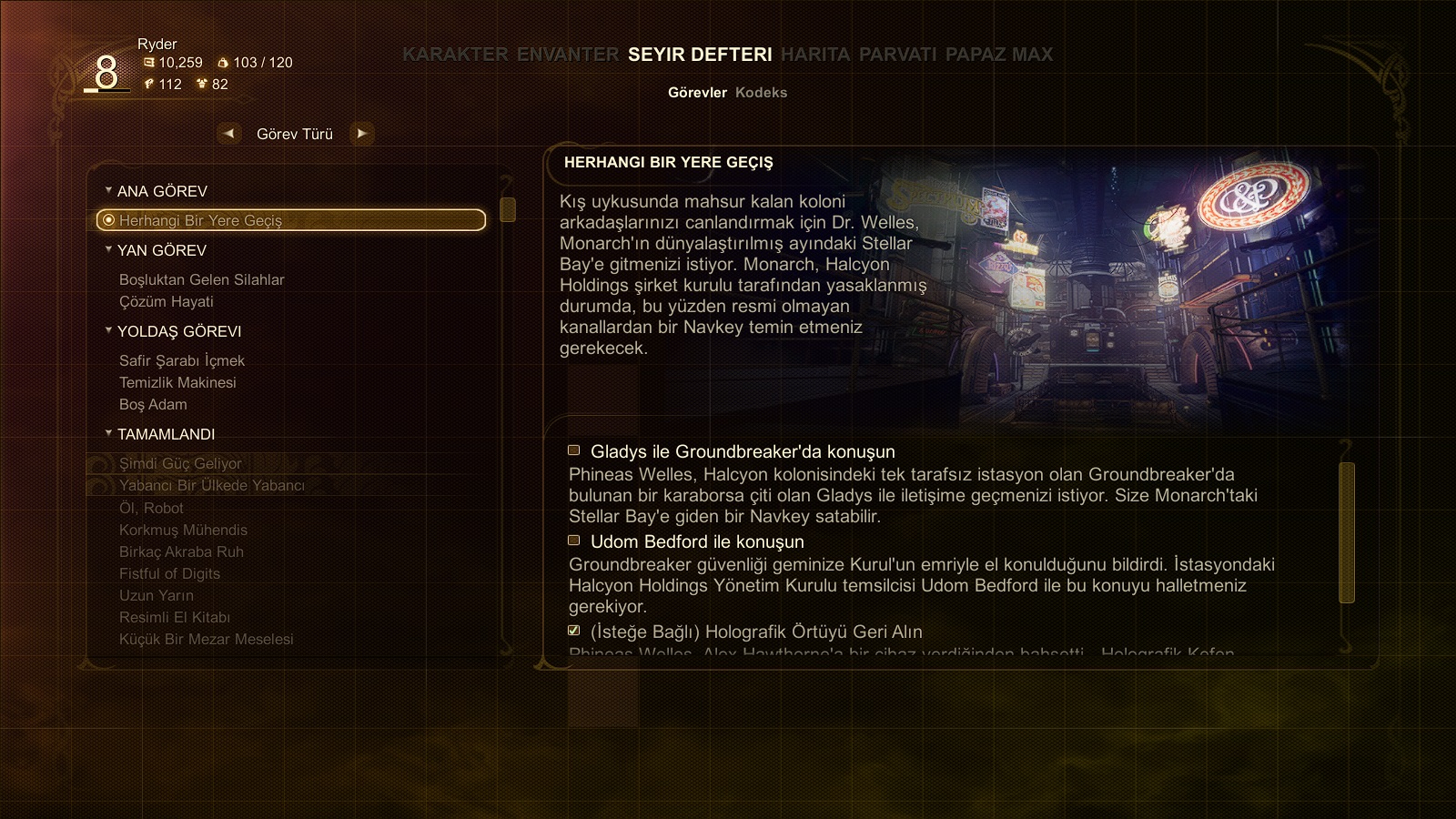Open the Boşluktan Gelen Silahlar side quest
The width and height of the screenshot is (1456, 819).
(x=201, y=279)
